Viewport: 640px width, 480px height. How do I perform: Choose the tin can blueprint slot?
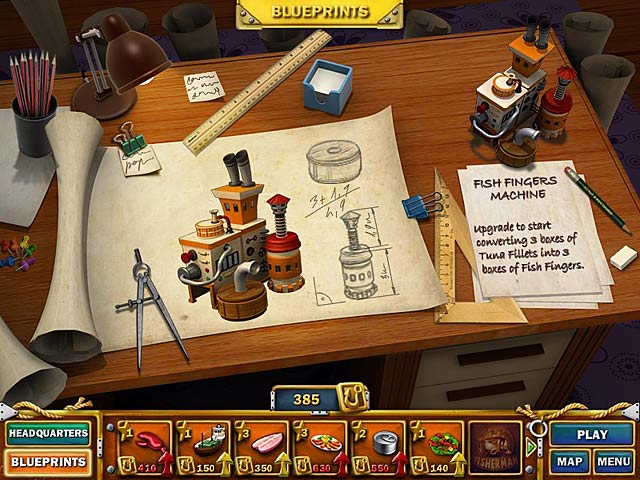click(378, 446)
